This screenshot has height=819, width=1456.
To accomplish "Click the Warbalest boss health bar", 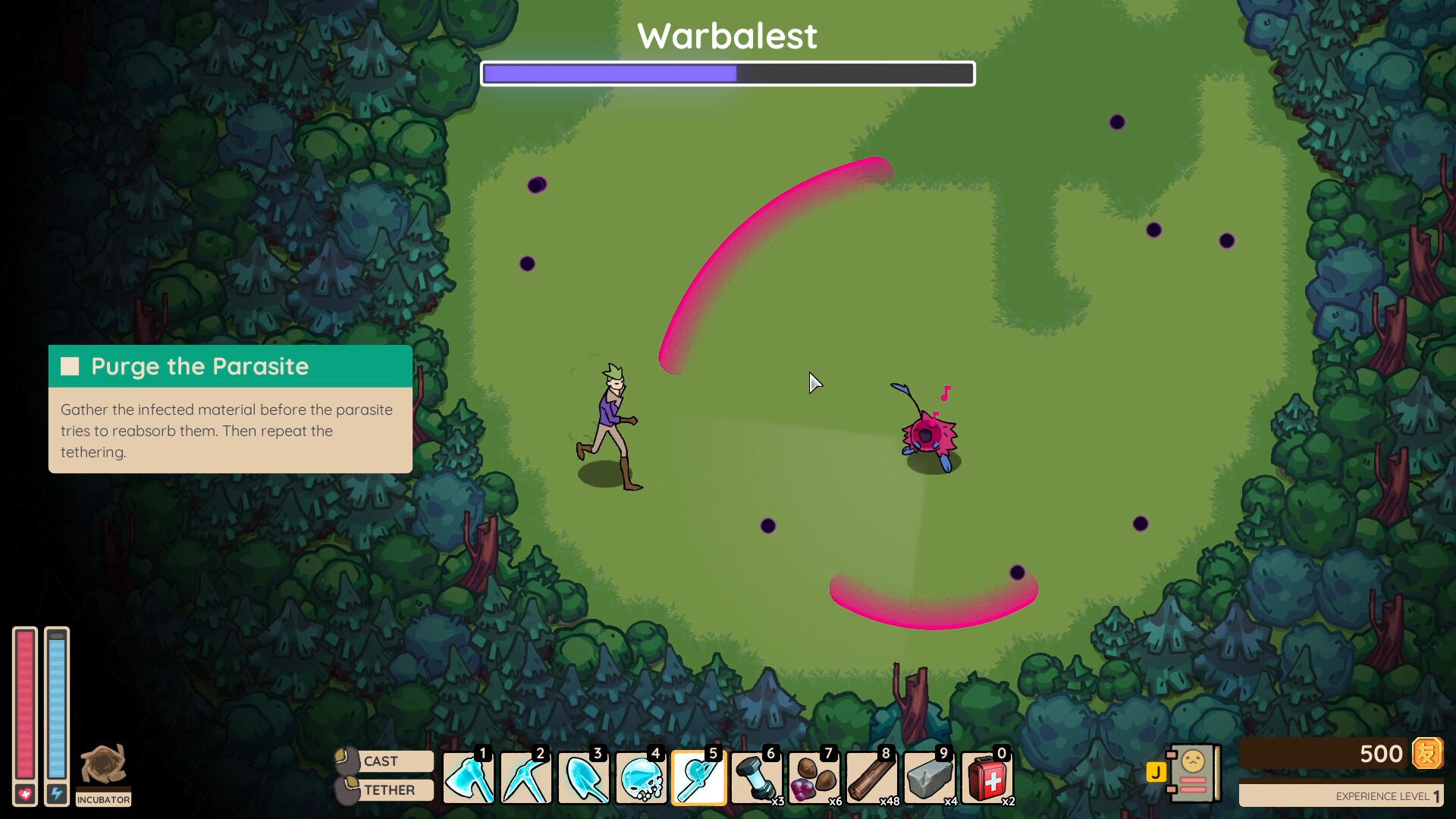I will pos(728,74).
